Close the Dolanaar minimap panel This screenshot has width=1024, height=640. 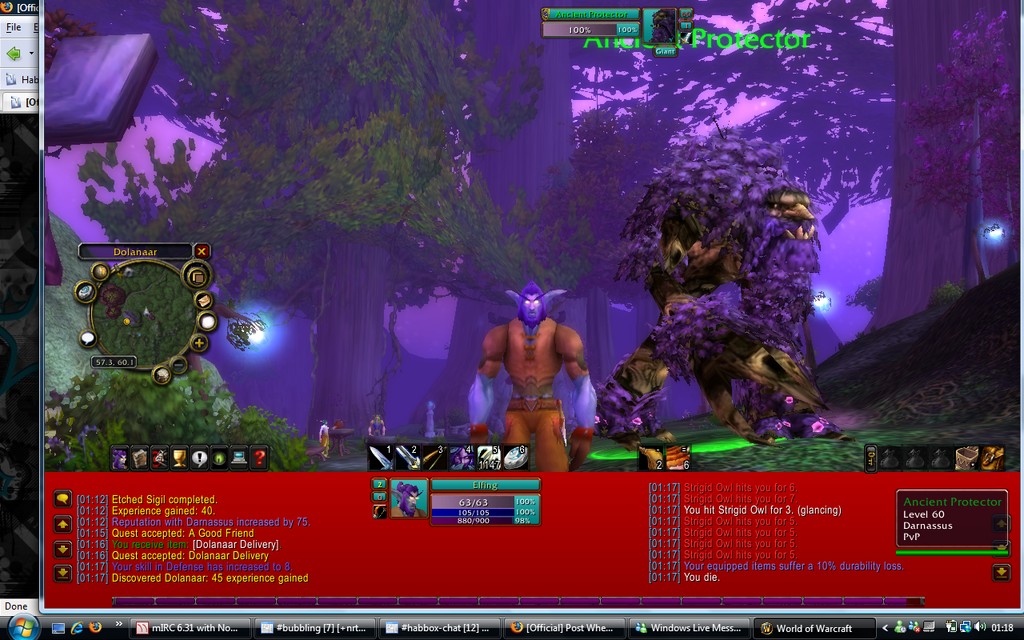coord(202,251)
